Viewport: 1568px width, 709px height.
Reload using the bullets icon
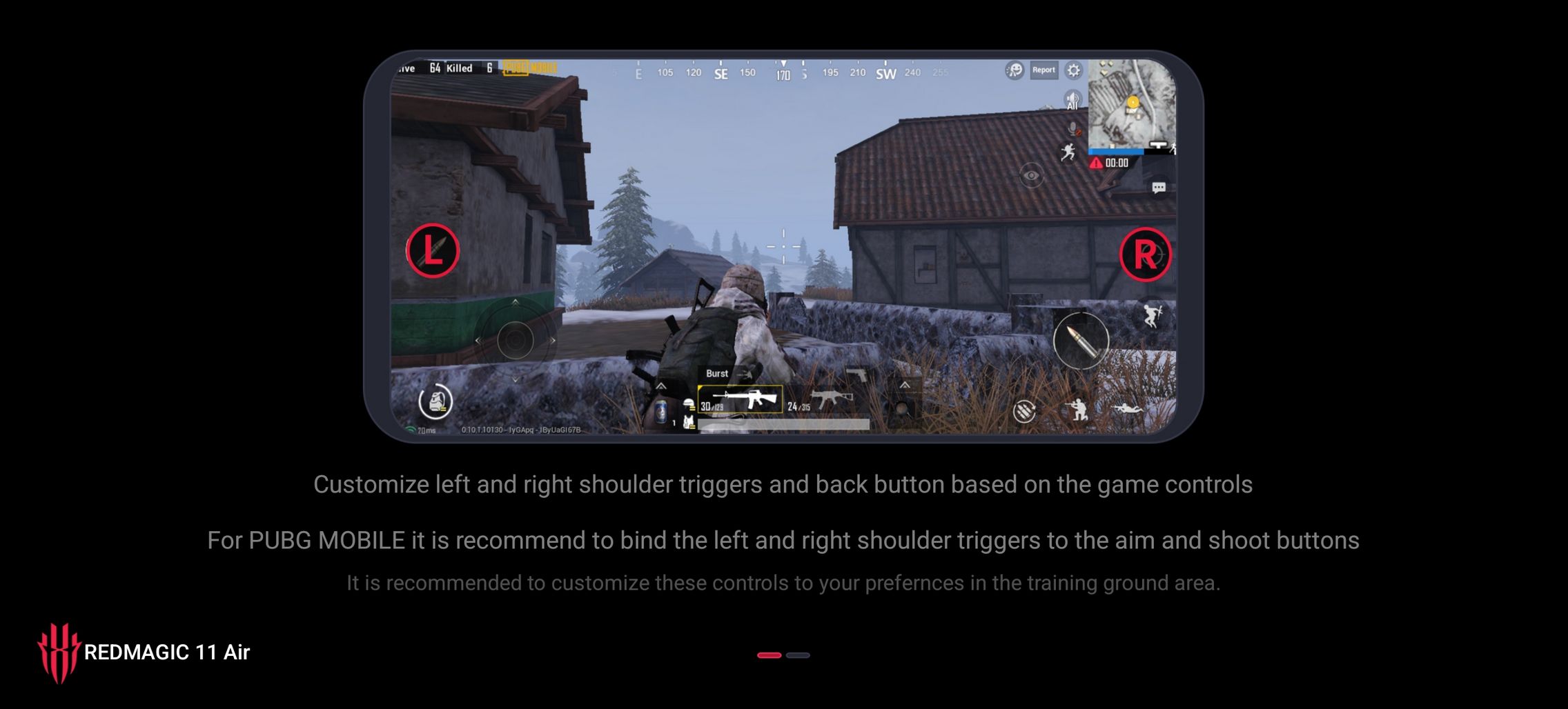(1024, 411)
